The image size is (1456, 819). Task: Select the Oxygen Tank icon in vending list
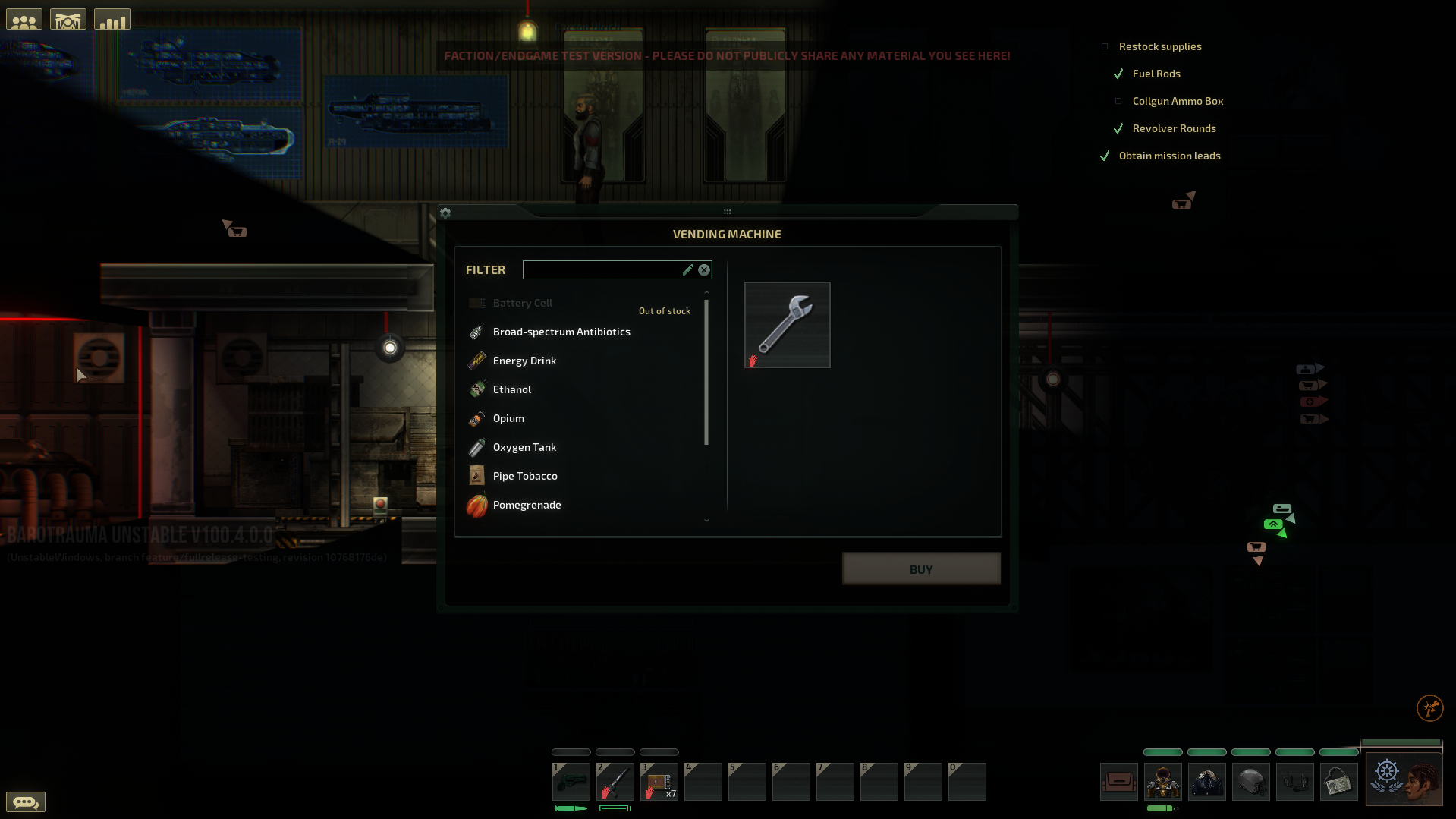tap(476, 447)
